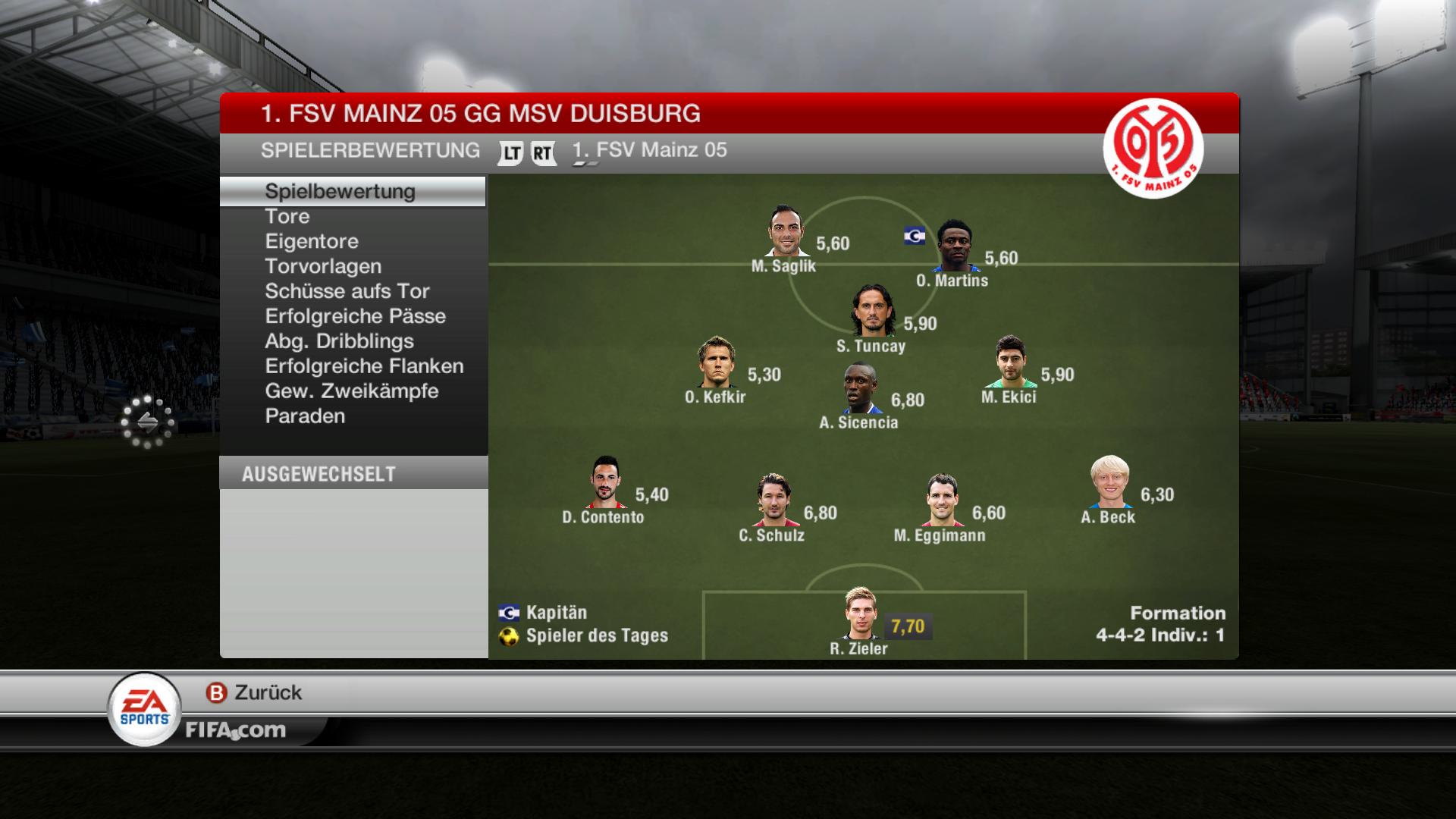Open Erfolgreiche Flanken statistics

pyautogui.click(x=364, y=367)
